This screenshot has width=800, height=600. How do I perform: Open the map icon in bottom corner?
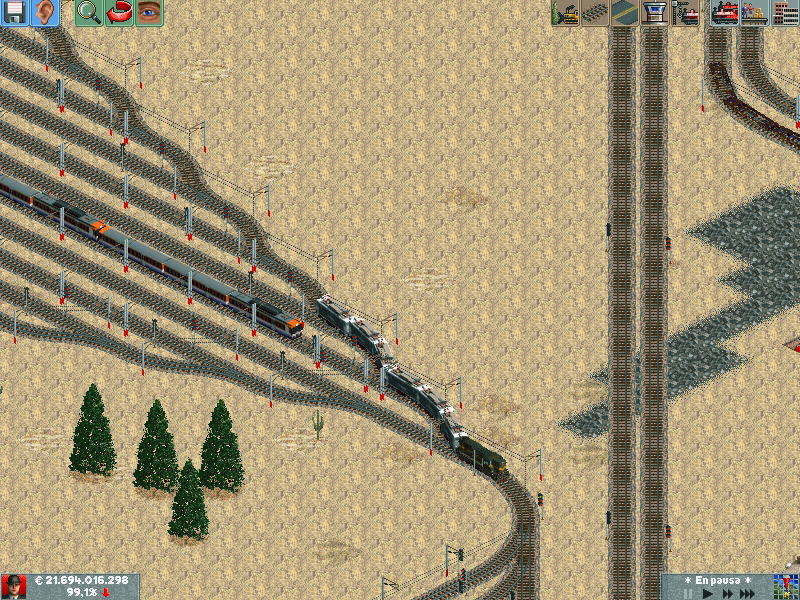coord(785,587)
